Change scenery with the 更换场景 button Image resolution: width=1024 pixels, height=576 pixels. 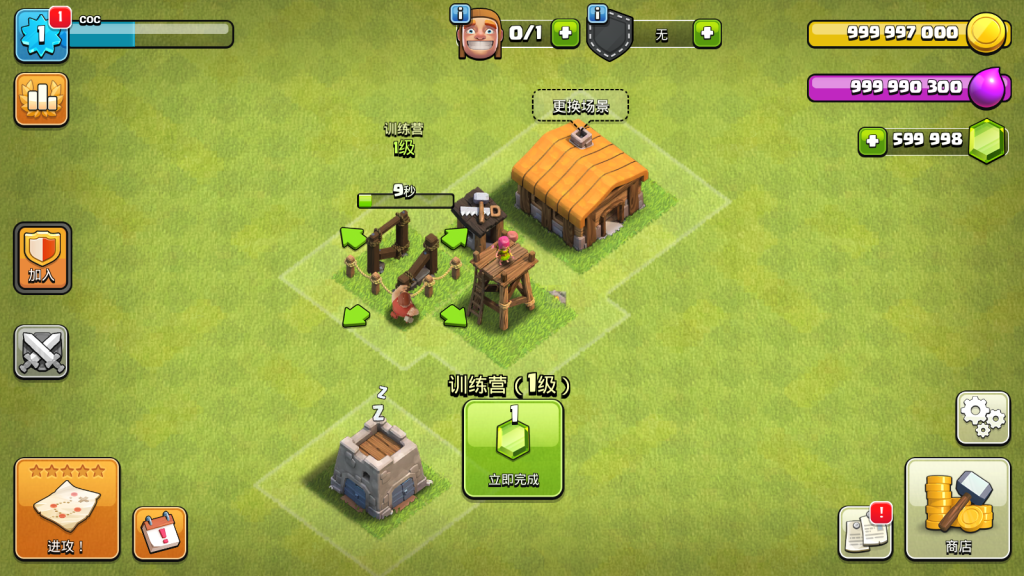point(580,106)
